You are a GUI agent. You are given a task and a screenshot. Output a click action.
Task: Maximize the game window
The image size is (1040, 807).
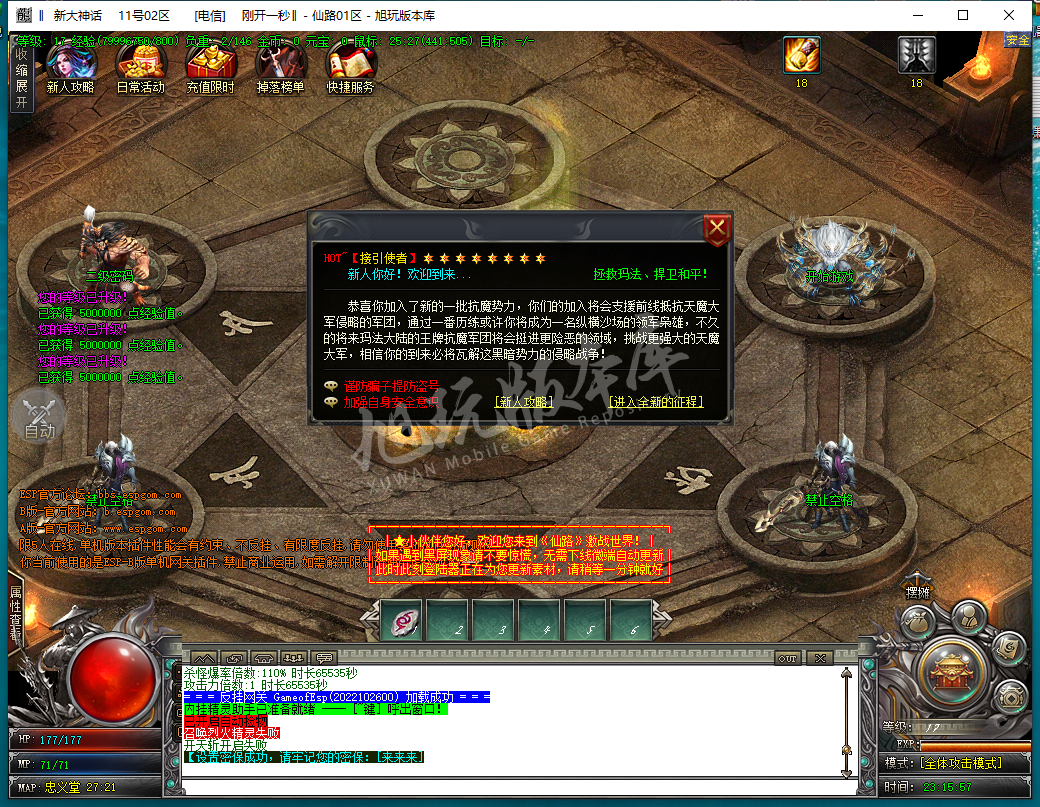click(x=963, y=15)
